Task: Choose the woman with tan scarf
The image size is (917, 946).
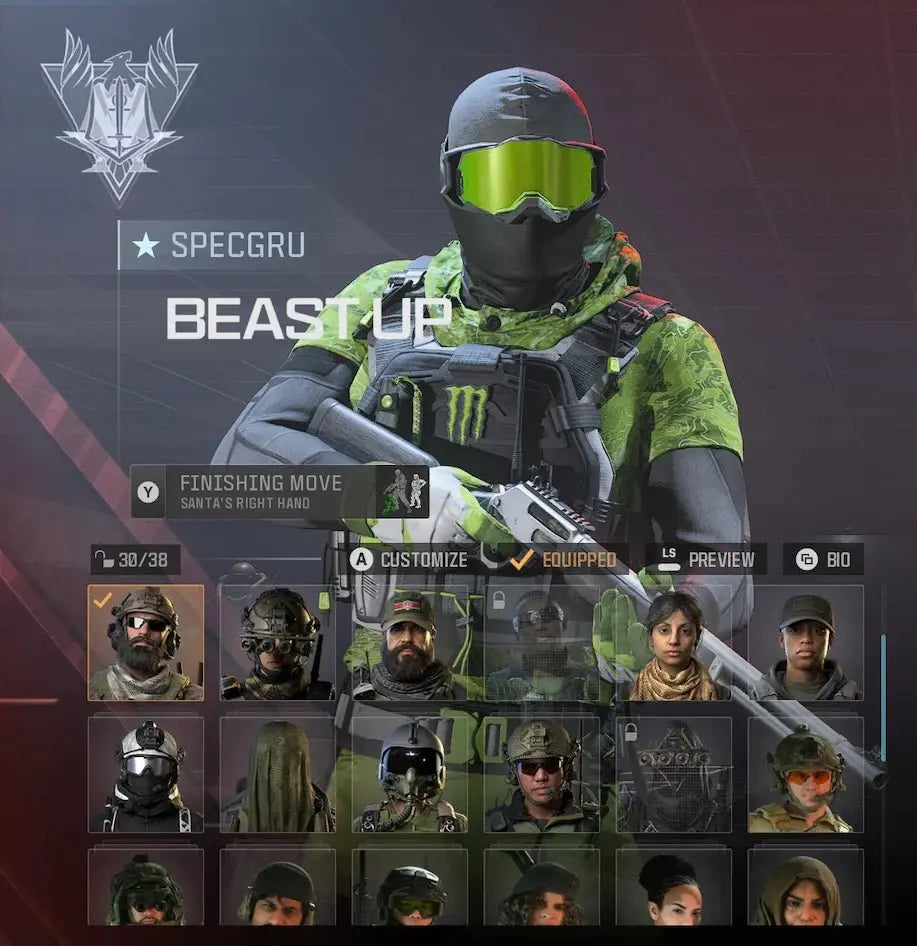Action: point(673,643)
